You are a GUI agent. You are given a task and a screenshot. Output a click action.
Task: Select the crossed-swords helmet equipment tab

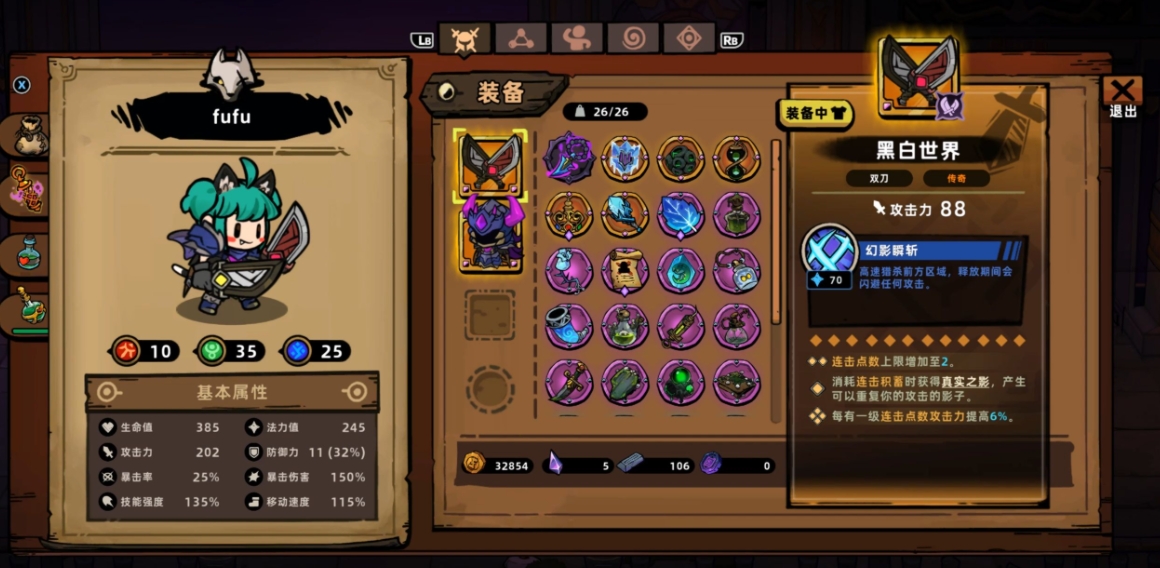pos(464,39)
